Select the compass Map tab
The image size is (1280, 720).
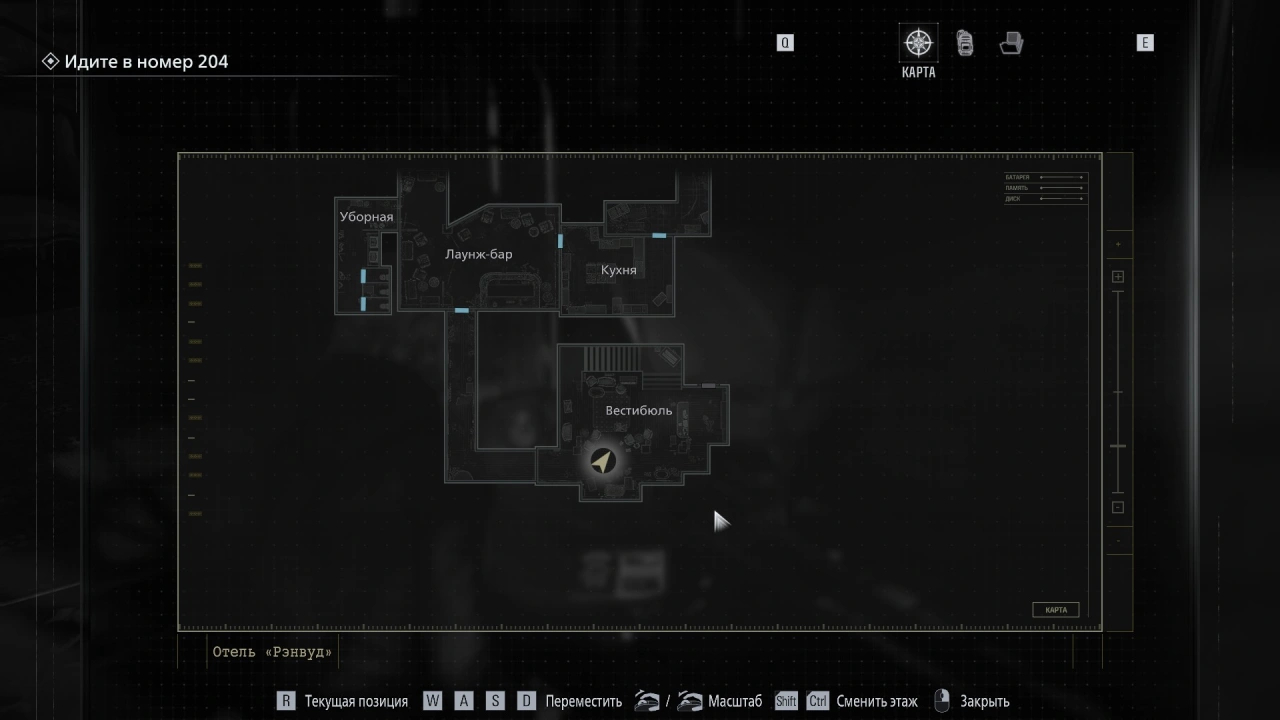coord(918,44)
